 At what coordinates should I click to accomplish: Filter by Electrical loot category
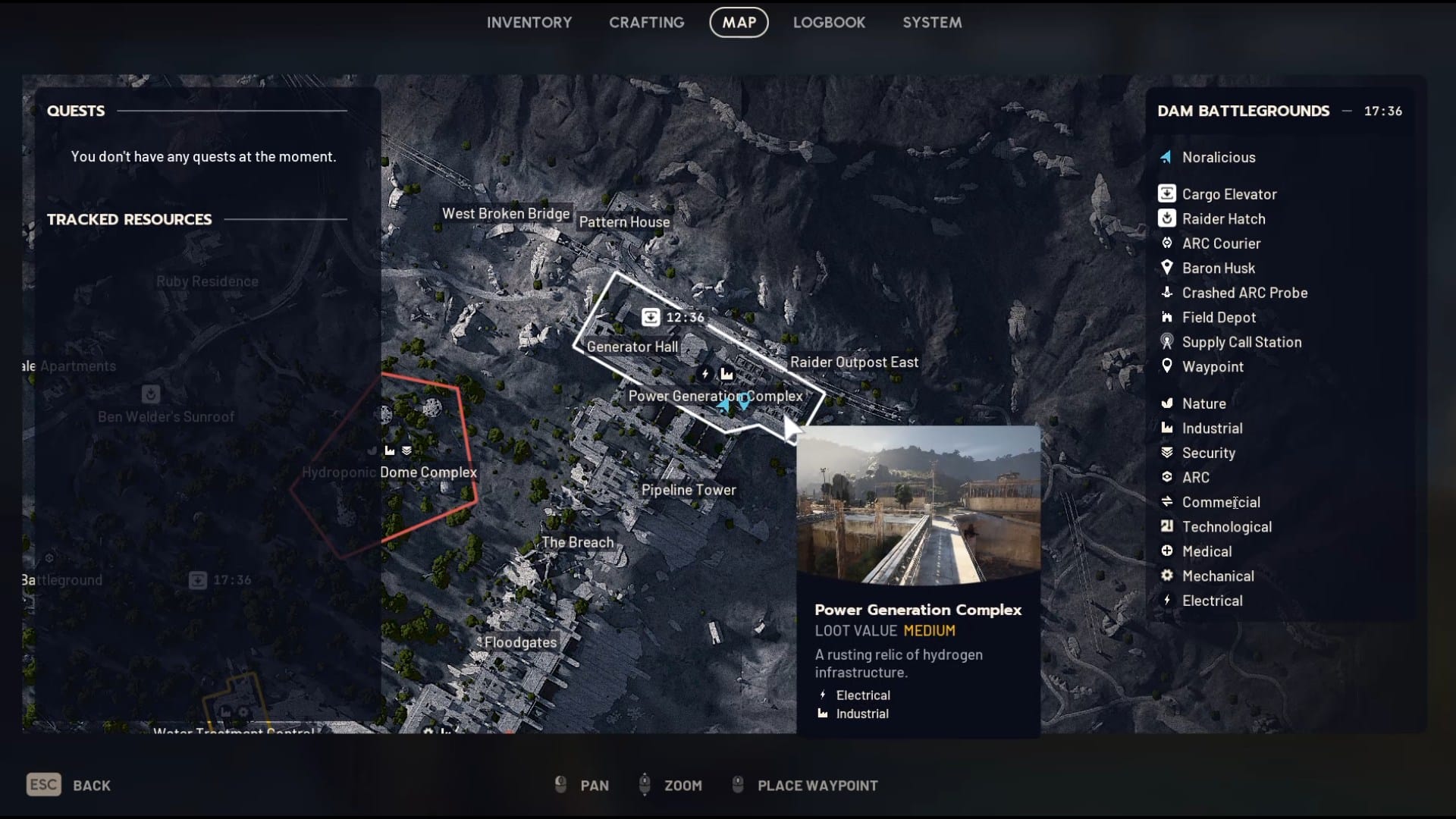click(x=1212, y=601)
